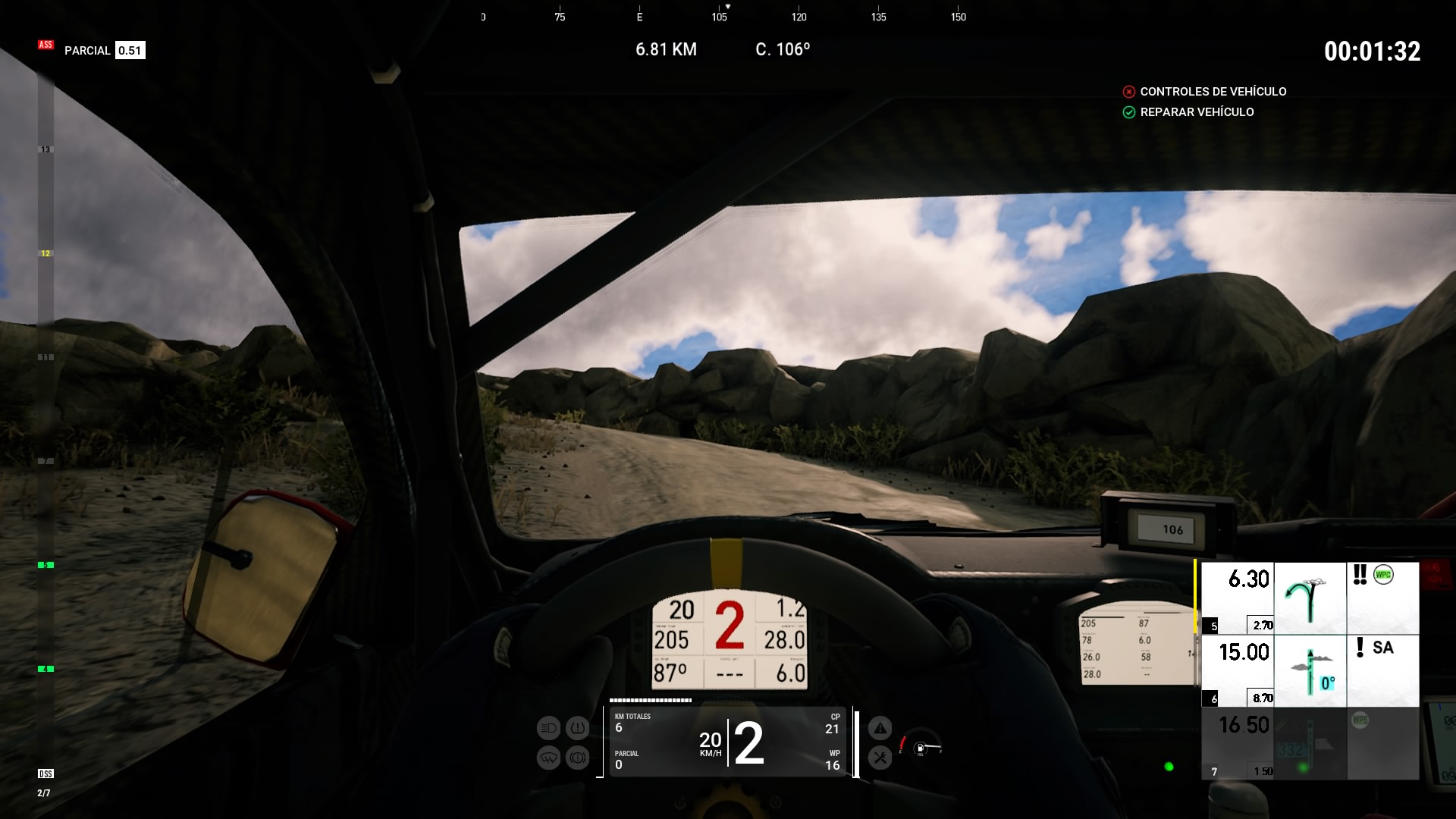Activate the windshield wiper icon
This screenshot has height=819, width=1456.
pos(548,758)
